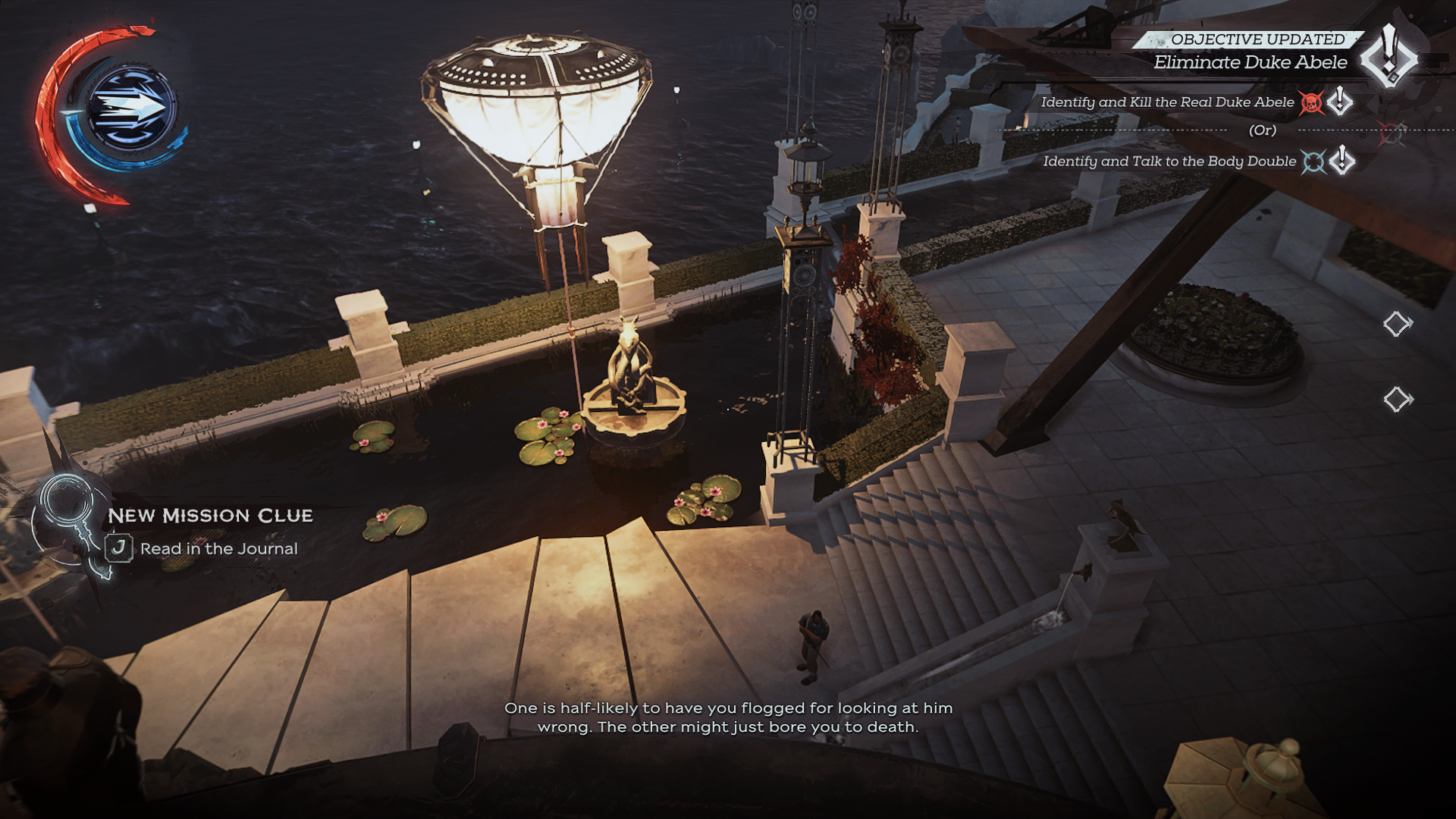Viewport: 1456px width, 819px height.
Task: Open the Eliminate Duke Abele objective
Action: 1250,62
